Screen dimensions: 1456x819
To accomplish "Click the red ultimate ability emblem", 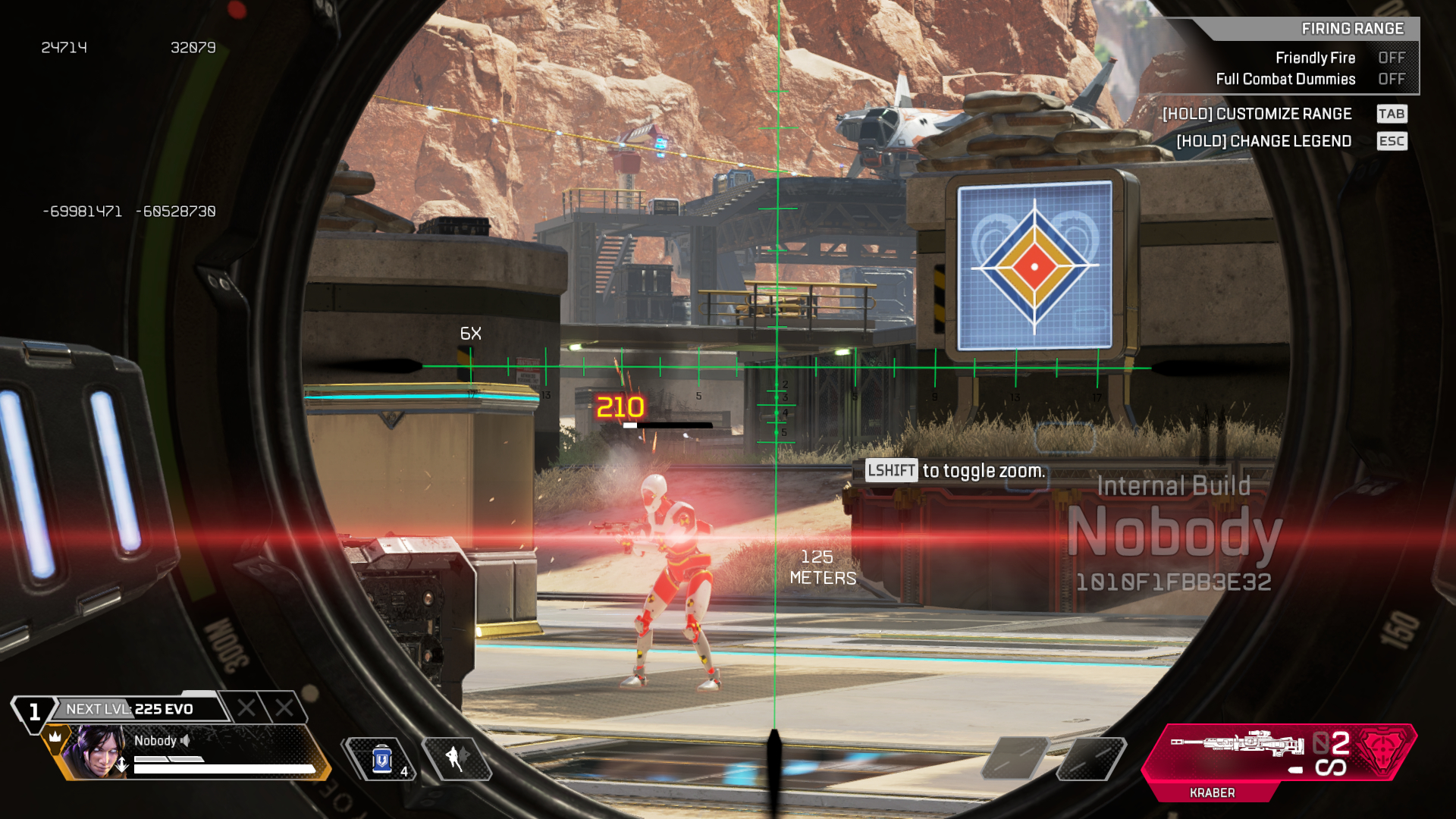I will point(1382,752).
